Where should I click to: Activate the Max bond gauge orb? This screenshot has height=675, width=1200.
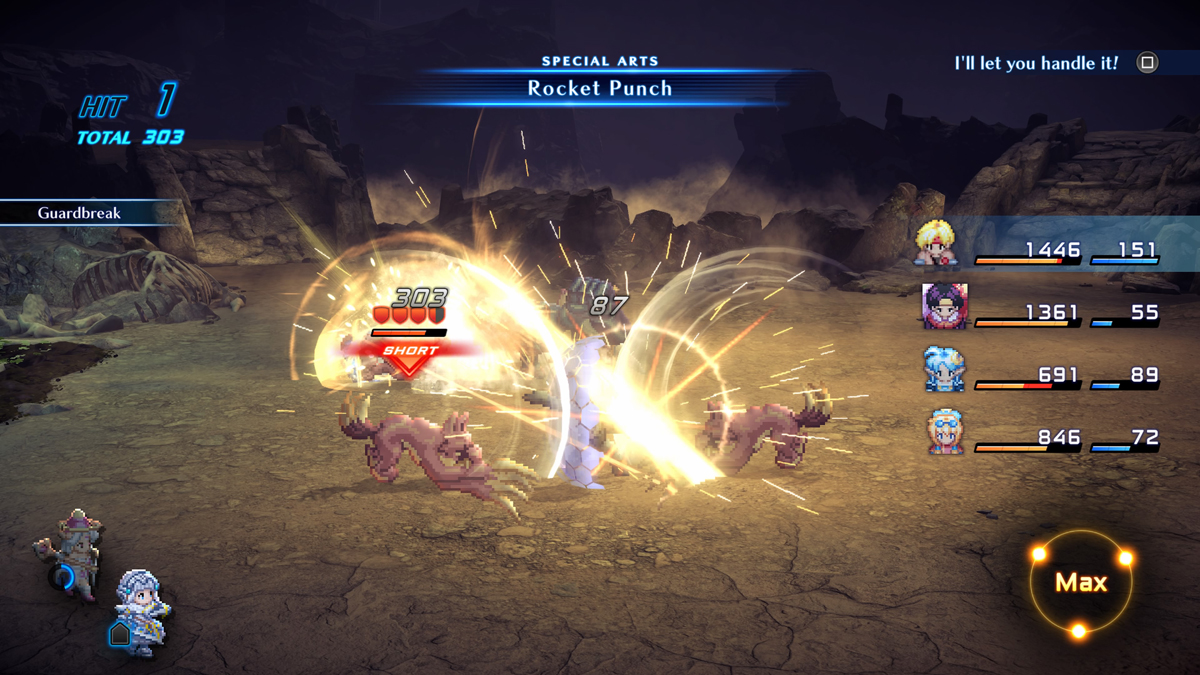pos(1081,583)
